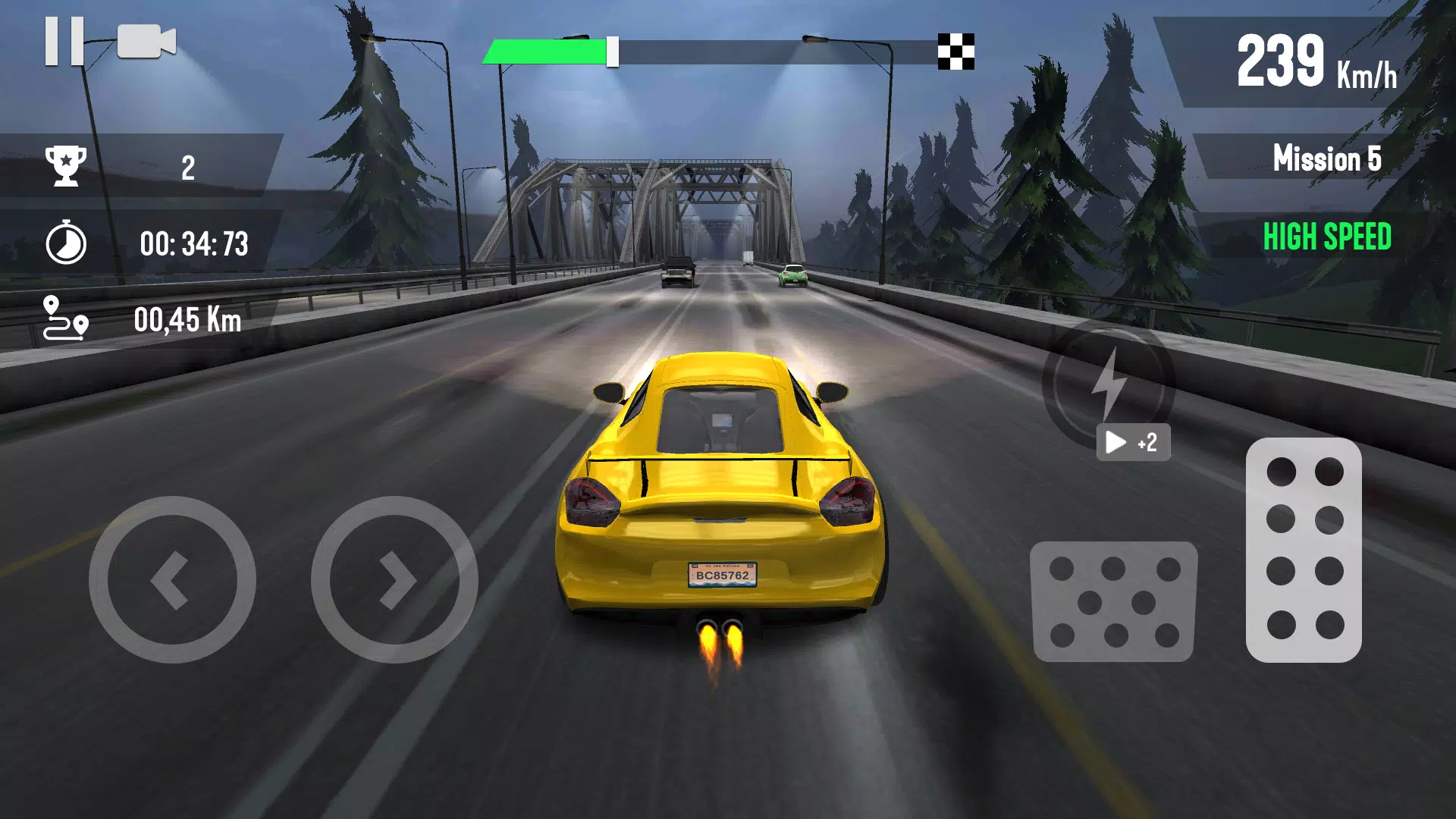1456x819 pixels.
Task: Open the Km/h unit display
Action: (1367, 76)
